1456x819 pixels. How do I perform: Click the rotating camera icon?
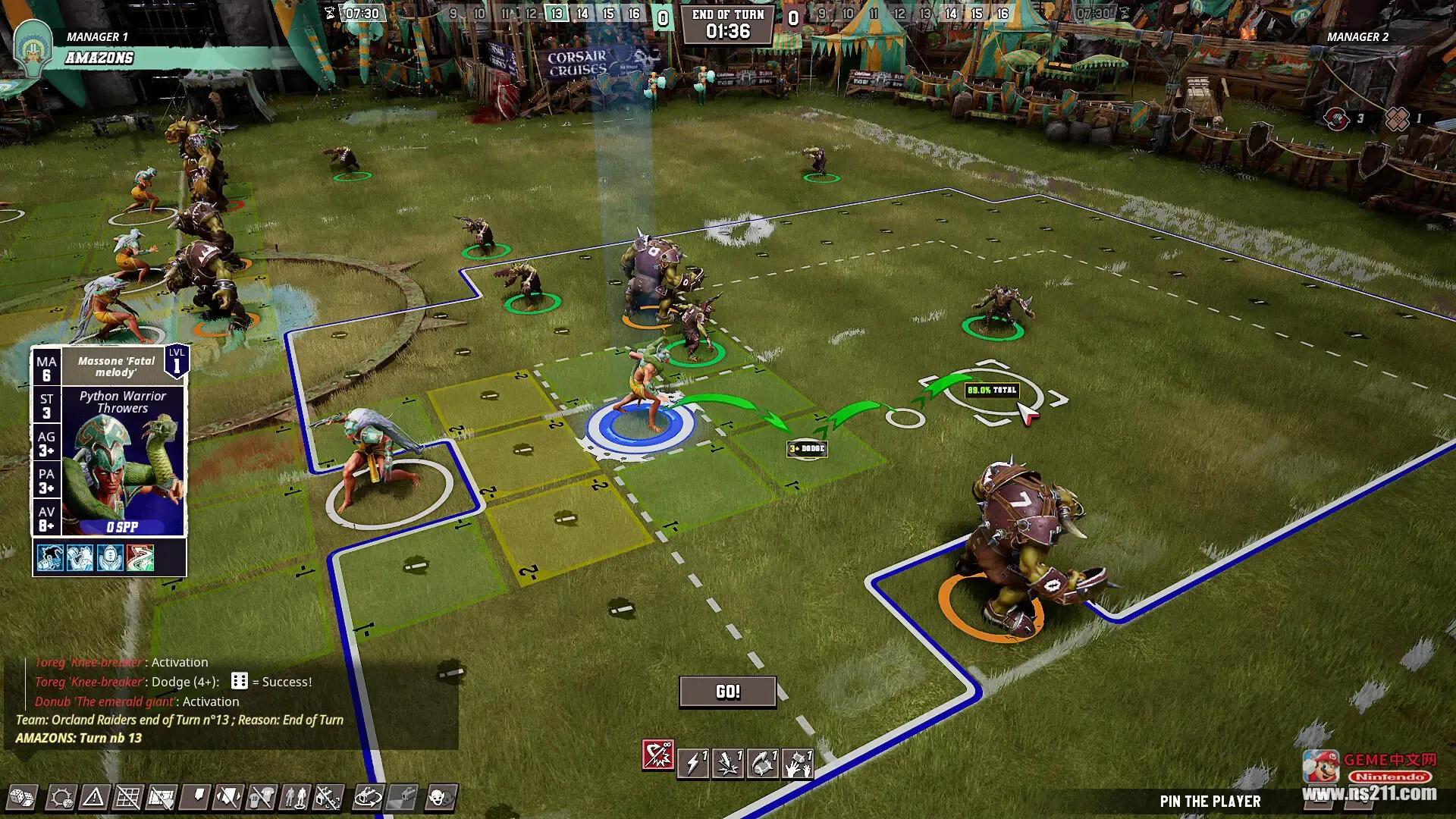369,798
